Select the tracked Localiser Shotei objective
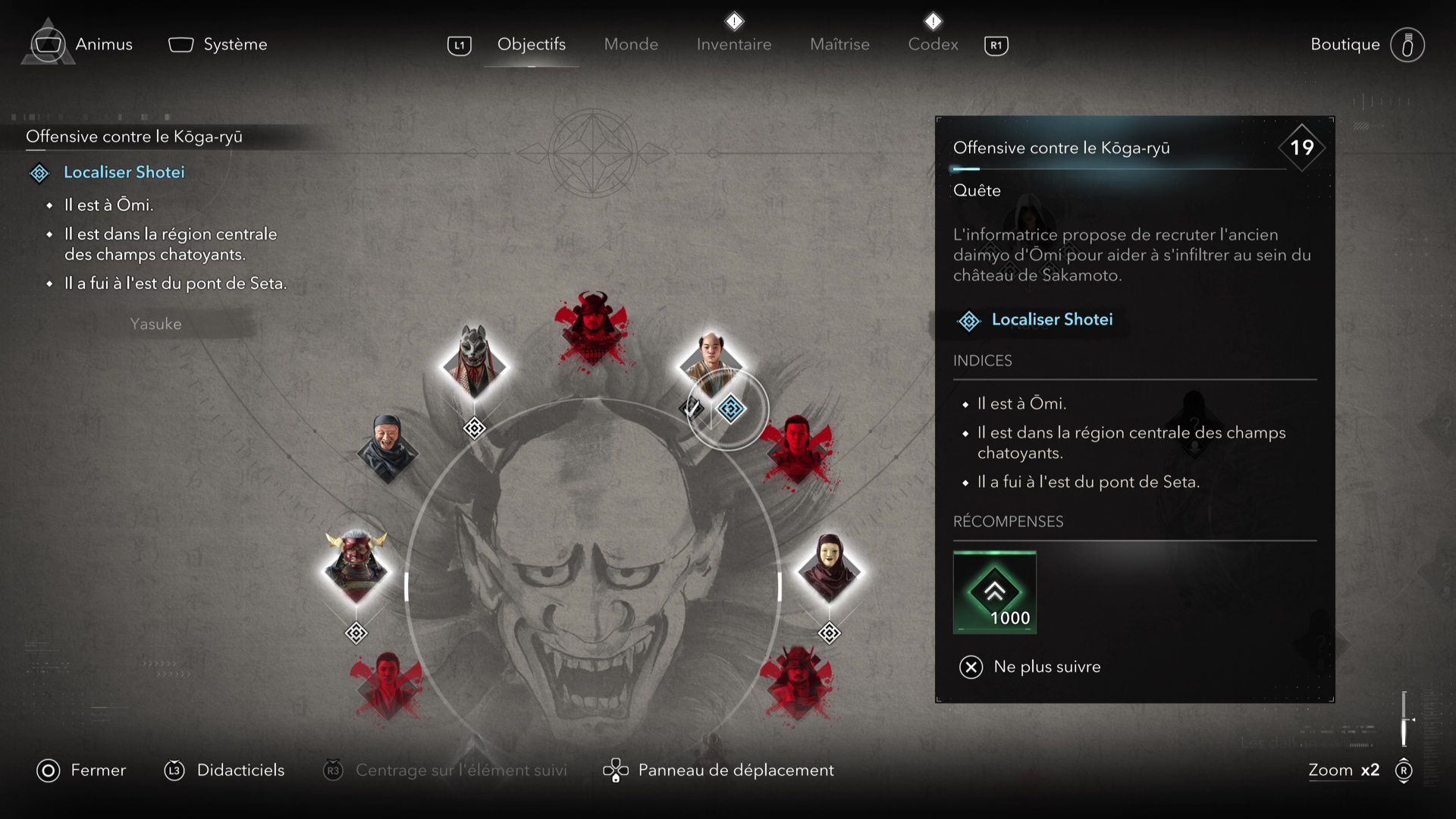Image resolution: width=1456 pixels, height=819 pixels. (124, 172)
